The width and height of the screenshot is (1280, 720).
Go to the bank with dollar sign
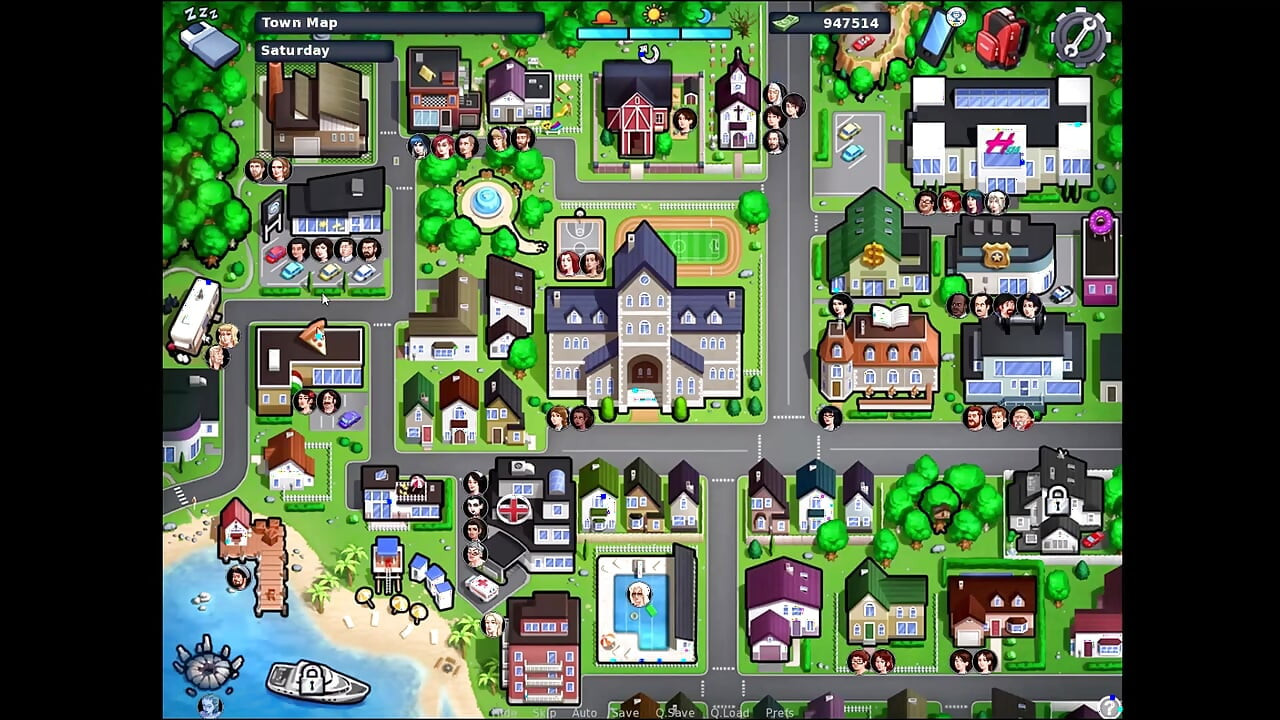(x=873, y=250)
